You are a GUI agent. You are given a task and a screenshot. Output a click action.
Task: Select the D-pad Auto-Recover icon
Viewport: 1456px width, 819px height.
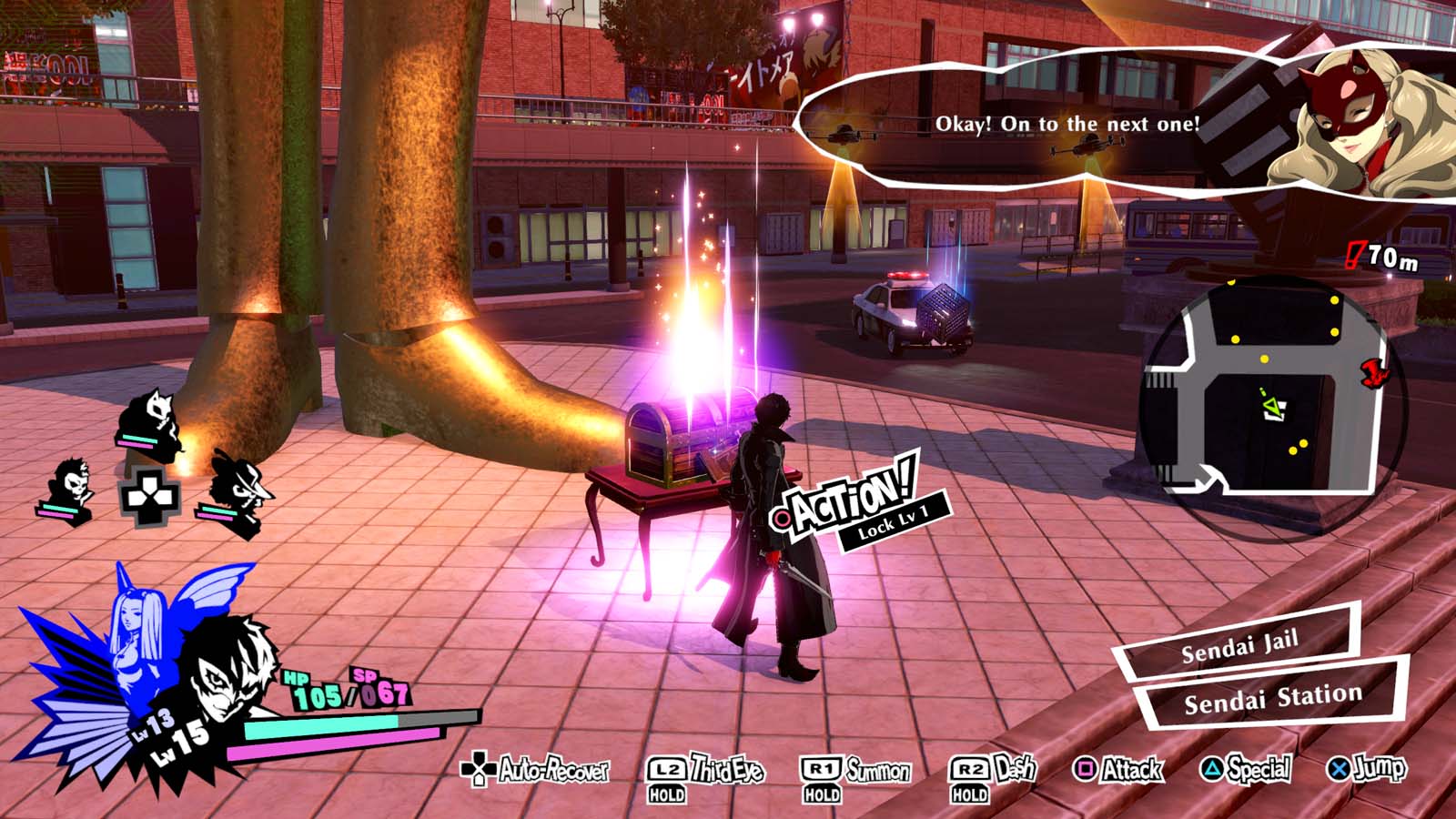(x=480, y=770)
